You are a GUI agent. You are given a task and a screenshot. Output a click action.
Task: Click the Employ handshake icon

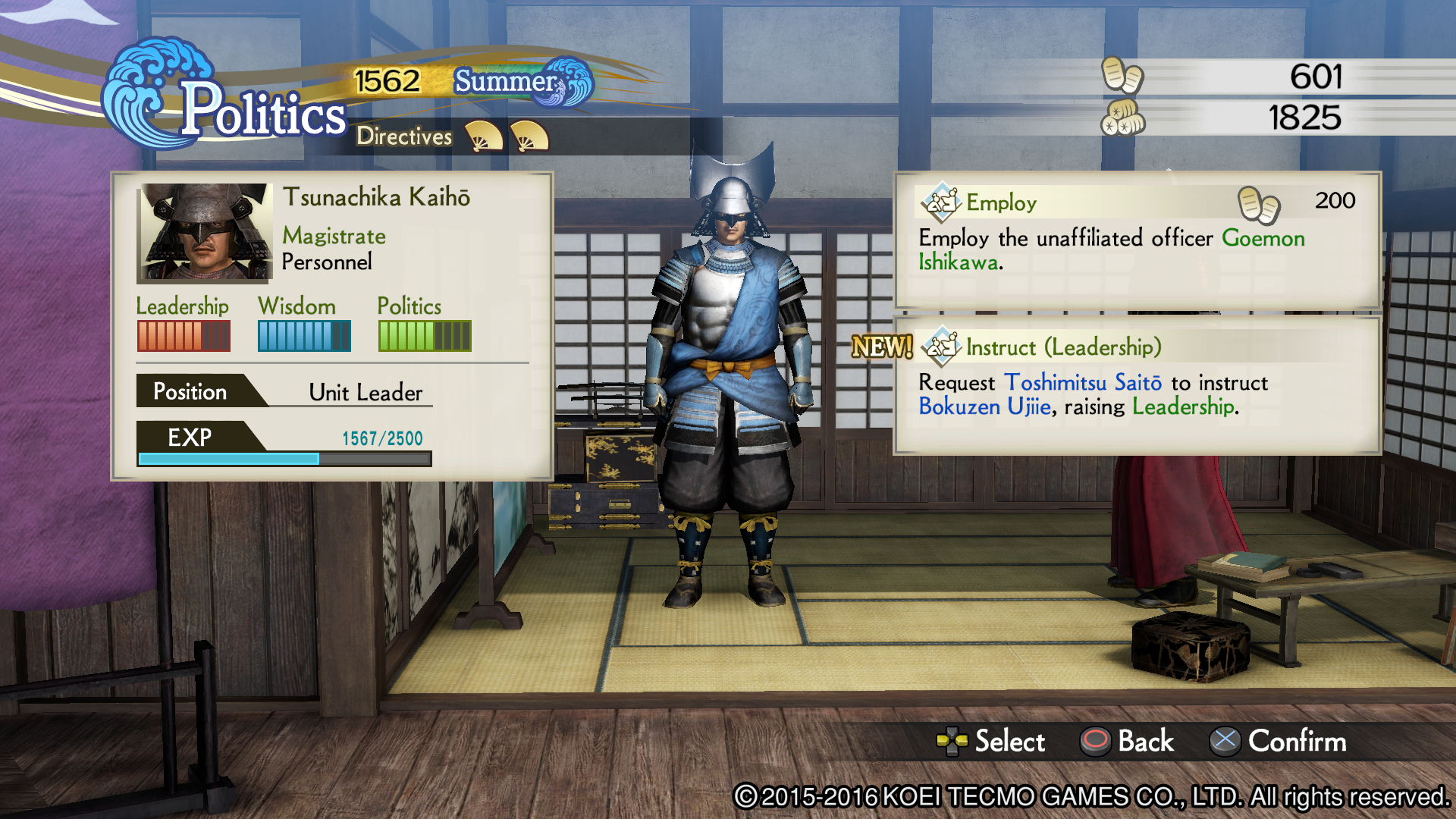point(940,202)
